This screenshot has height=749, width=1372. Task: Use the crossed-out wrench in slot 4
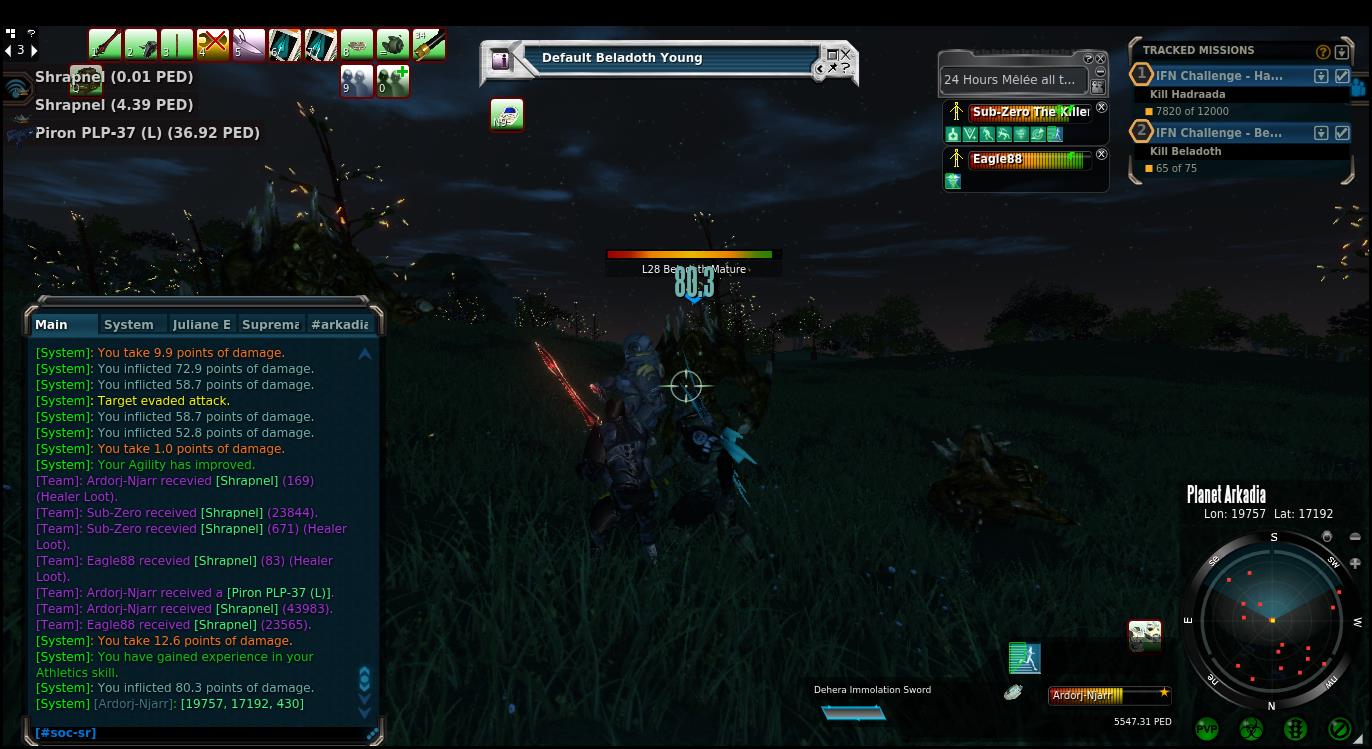(213, 45)
